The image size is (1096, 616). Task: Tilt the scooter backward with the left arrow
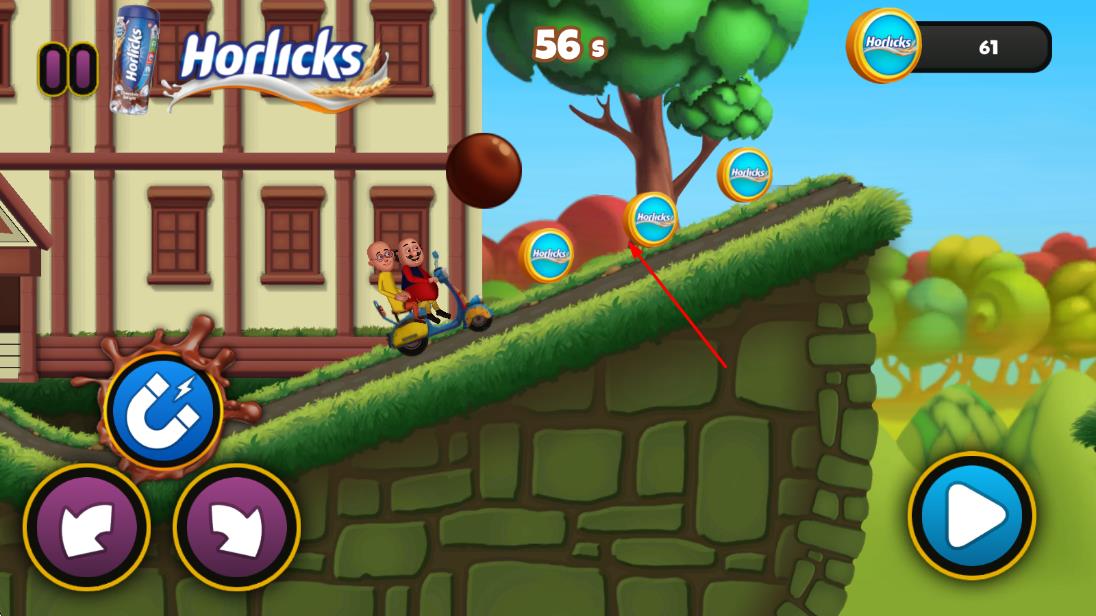click(x=86, y=527)
